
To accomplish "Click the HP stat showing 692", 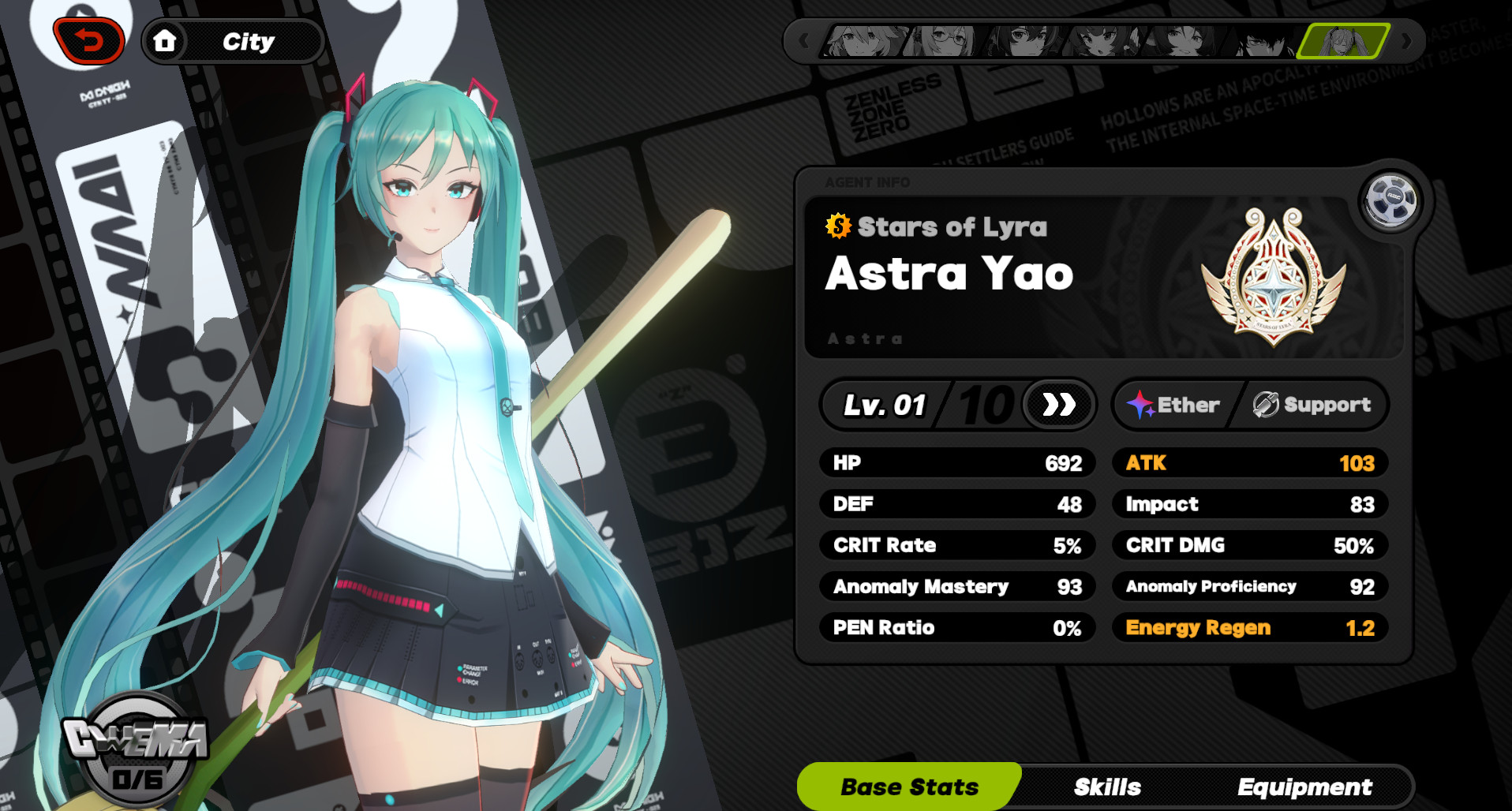I will (957, 463).
